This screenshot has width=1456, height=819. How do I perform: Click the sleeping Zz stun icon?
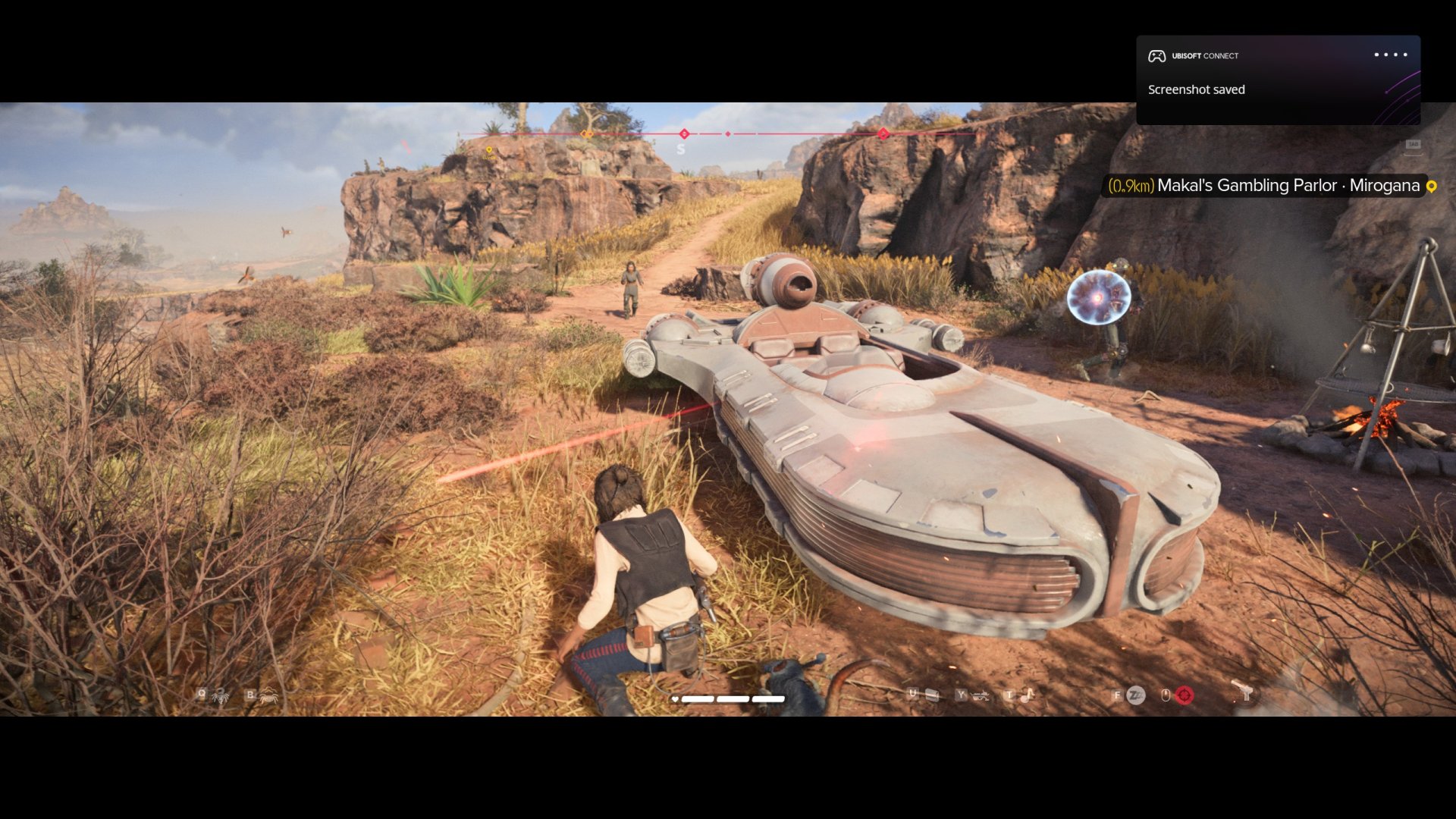1135,695
